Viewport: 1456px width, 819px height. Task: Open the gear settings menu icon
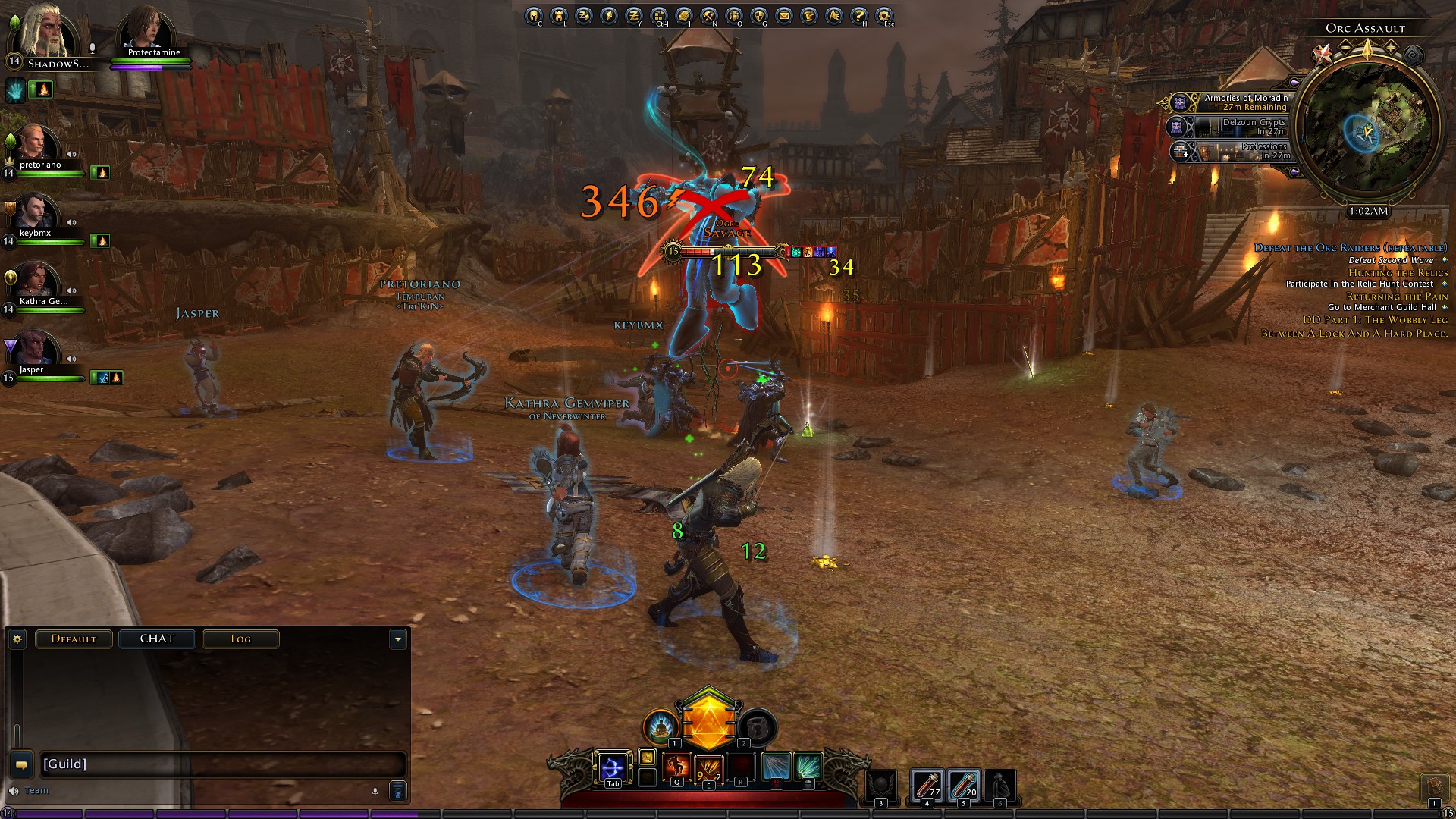[x=884, y=15]
